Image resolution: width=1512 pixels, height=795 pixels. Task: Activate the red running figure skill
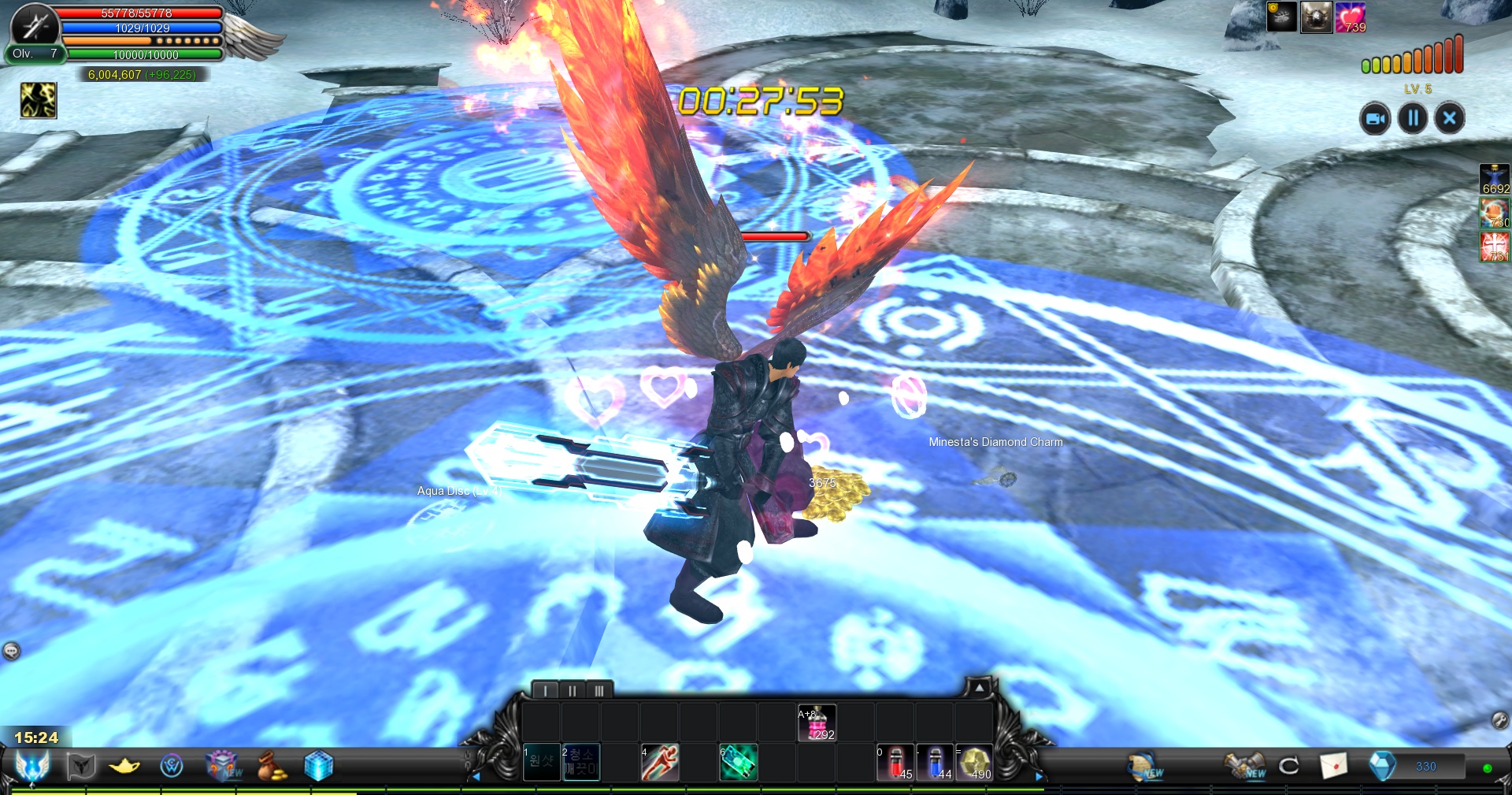(x=660, y=763)
